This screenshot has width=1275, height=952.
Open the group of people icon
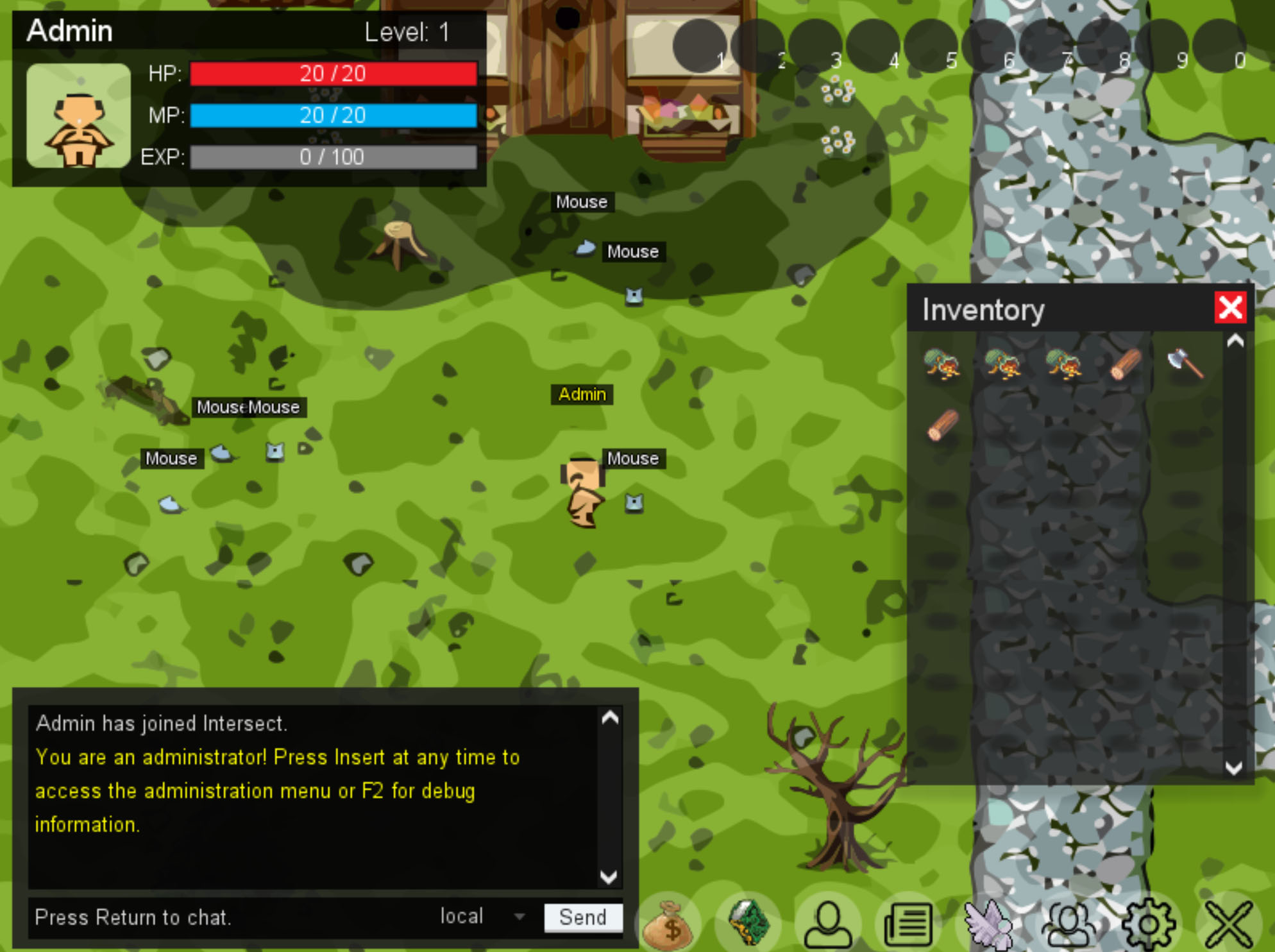[x=1069, y=925]
